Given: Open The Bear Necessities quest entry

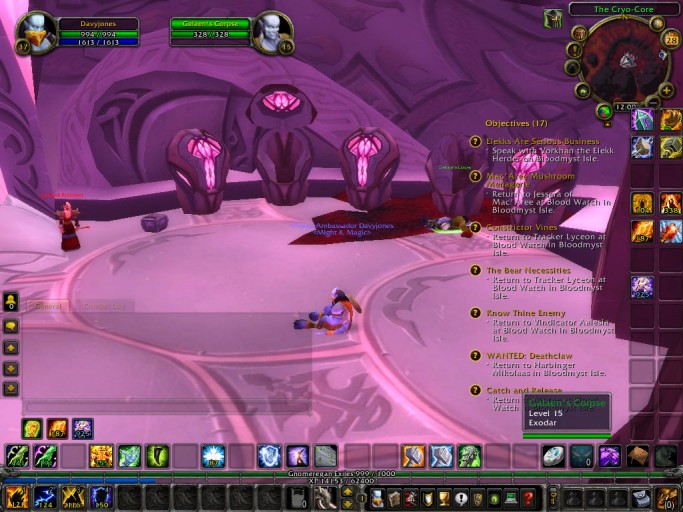Looking at the screenshot, I should pyautogui.click(x=528, y=270).
